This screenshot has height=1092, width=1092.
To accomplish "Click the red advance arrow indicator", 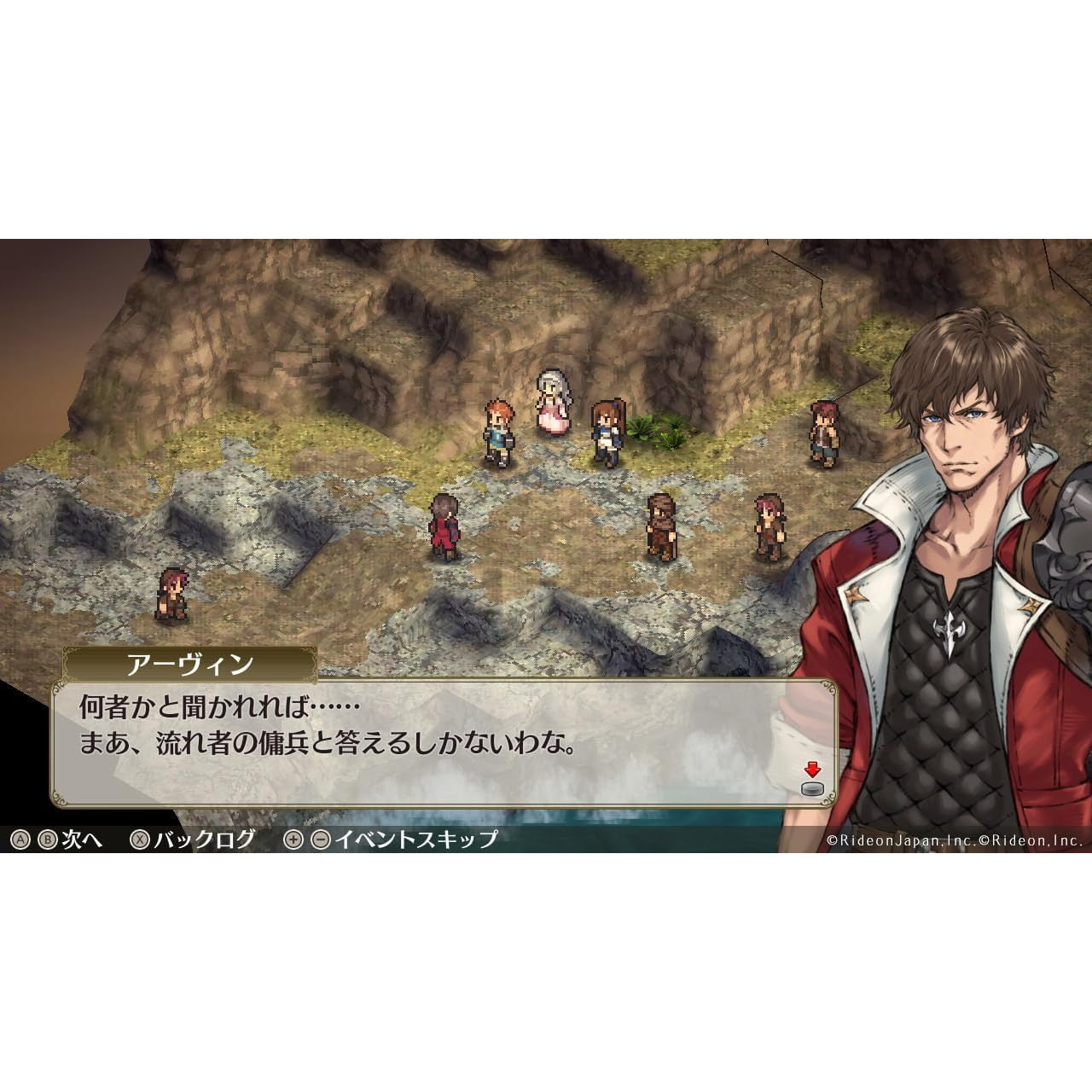I will [813, 769].
